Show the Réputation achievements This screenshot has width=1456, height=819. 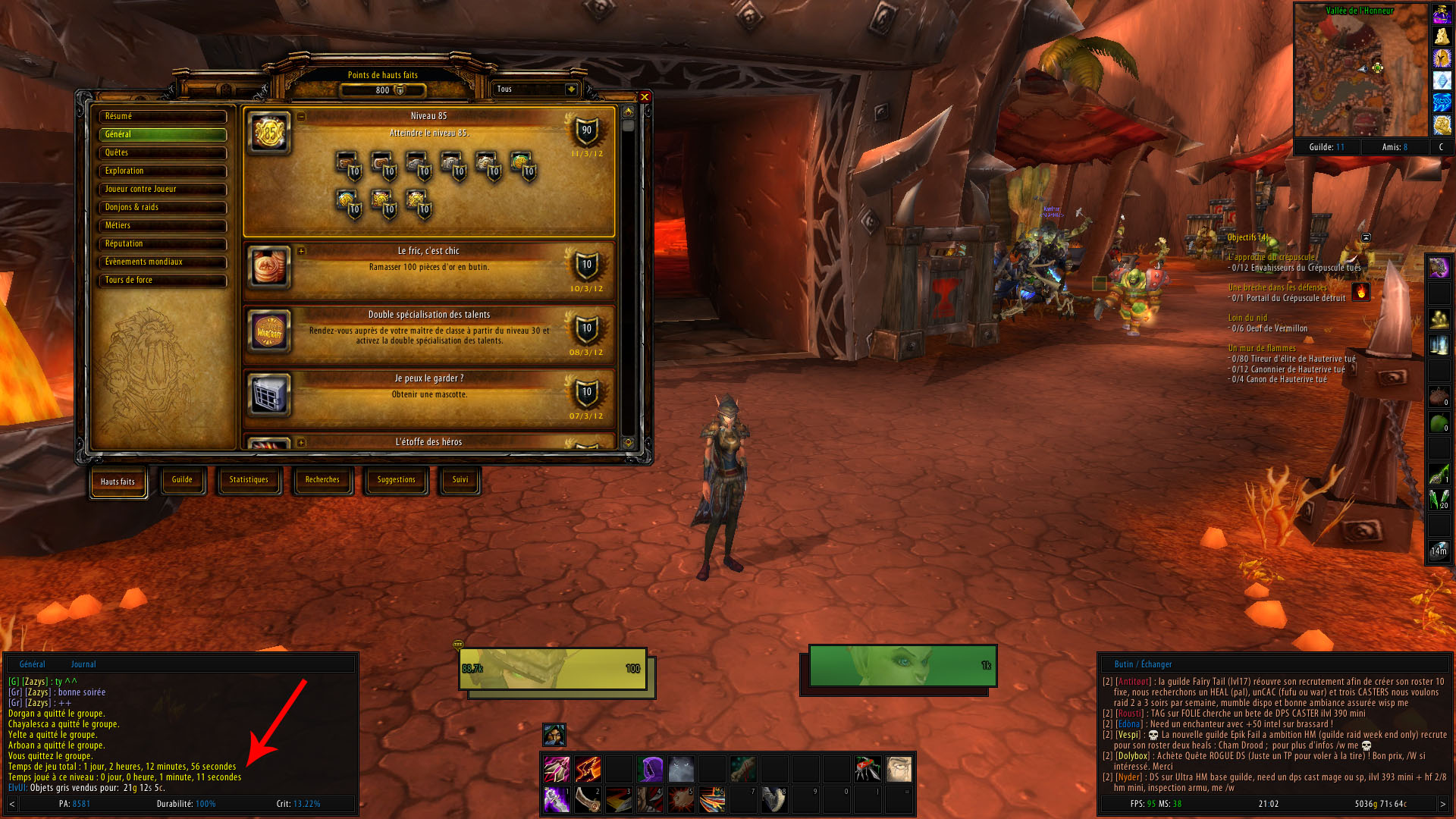tap(162, 243)
